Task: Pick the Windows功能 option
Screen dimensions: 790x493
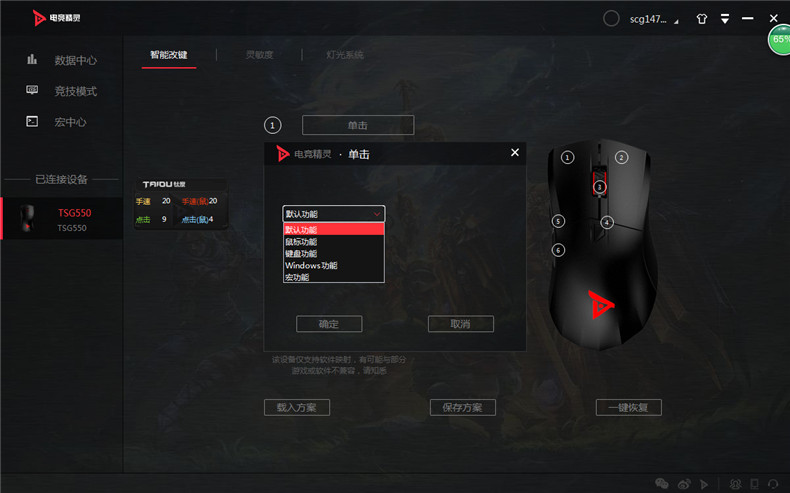Action: (311, 266)
